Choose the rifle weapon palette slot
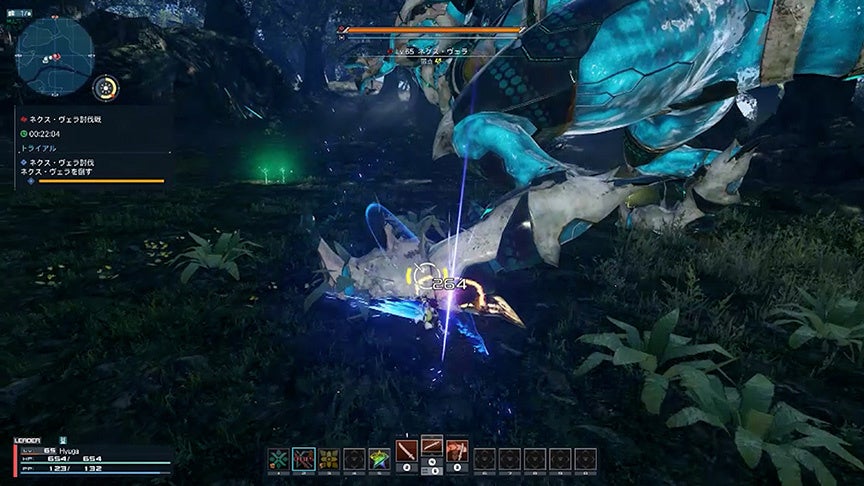The height and width of the screenshot is (486, 864). (432, 446)
